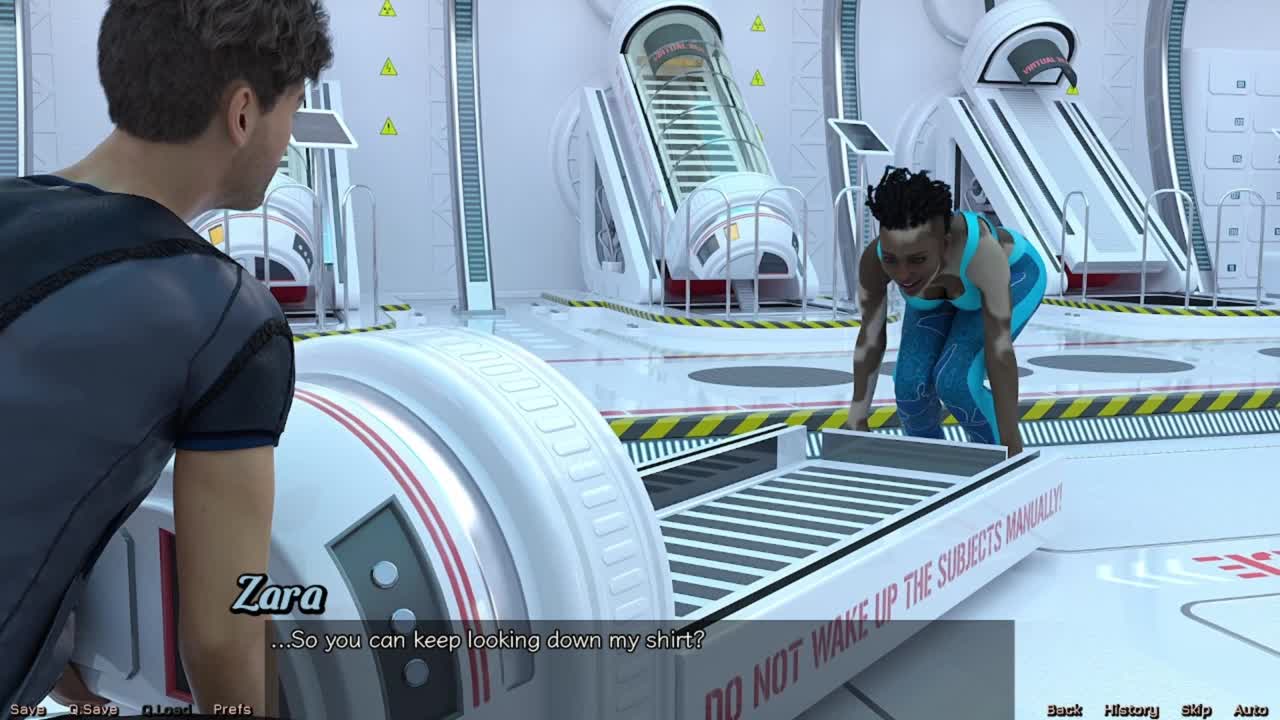Image resolution: width=1280 pixels, height=720 pixels.
Task: Open the Prefs menu
Action: [232, 709]
